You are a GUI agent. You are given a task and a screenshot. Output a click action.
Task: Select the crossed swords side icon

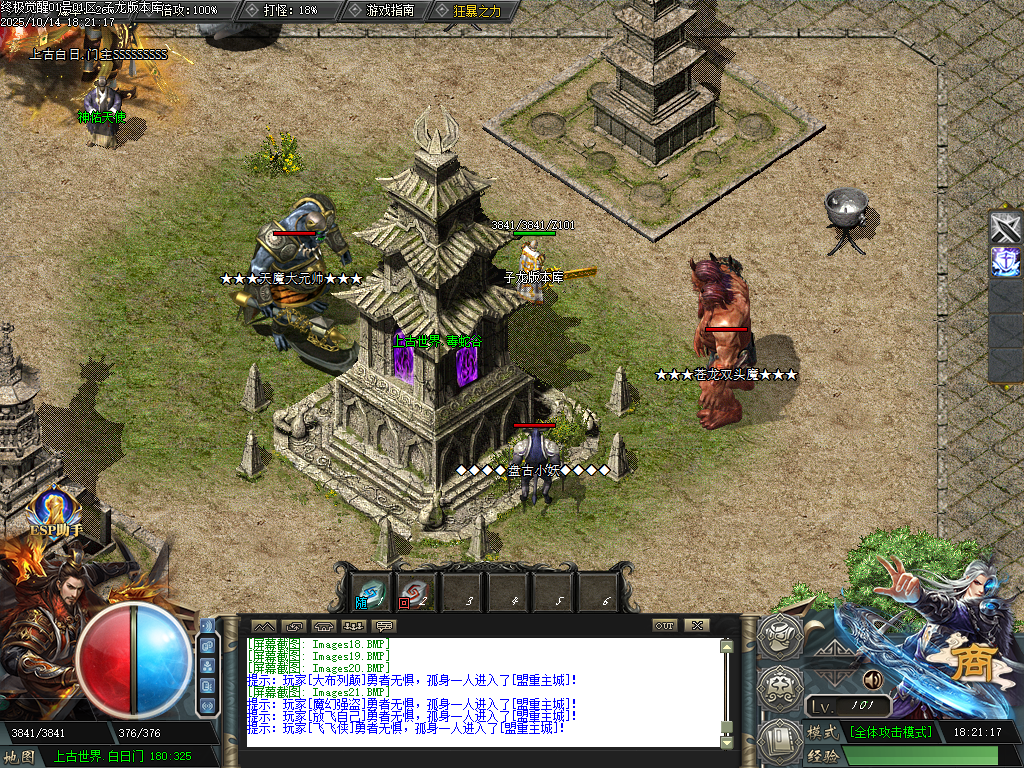[1005, 227]
